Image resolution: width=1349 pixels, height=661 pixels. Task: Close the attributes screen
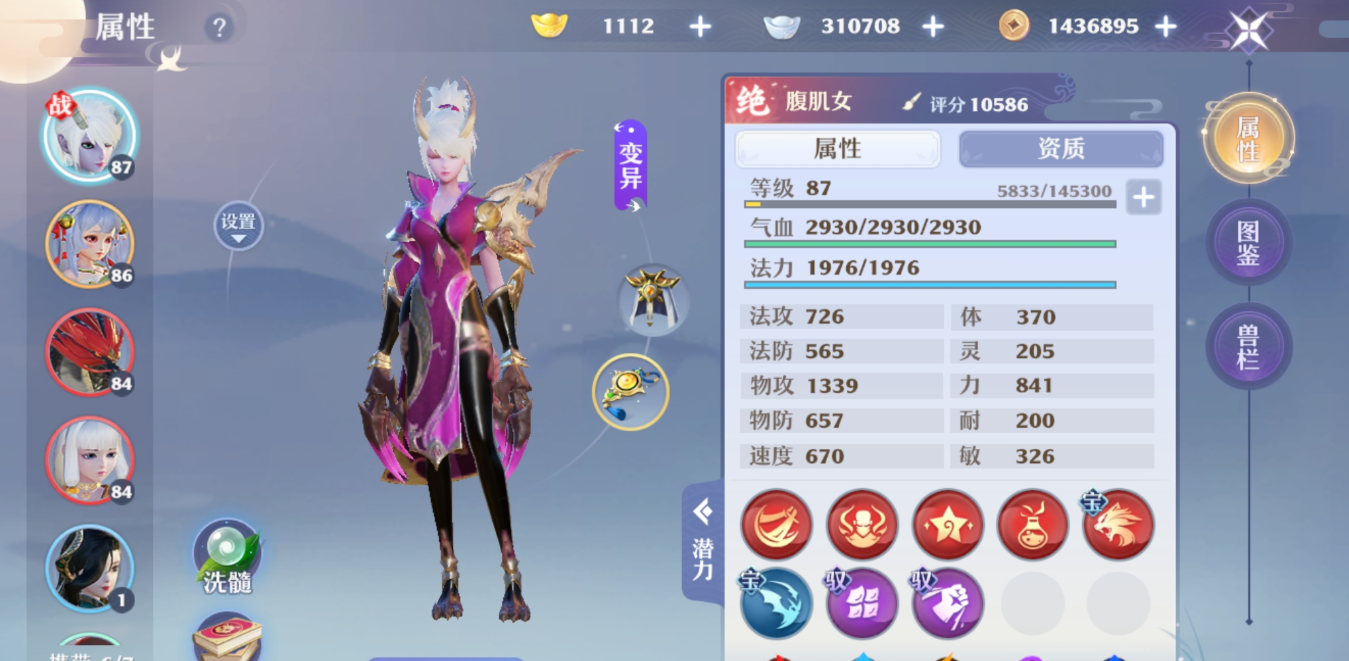pos(1249,30)
